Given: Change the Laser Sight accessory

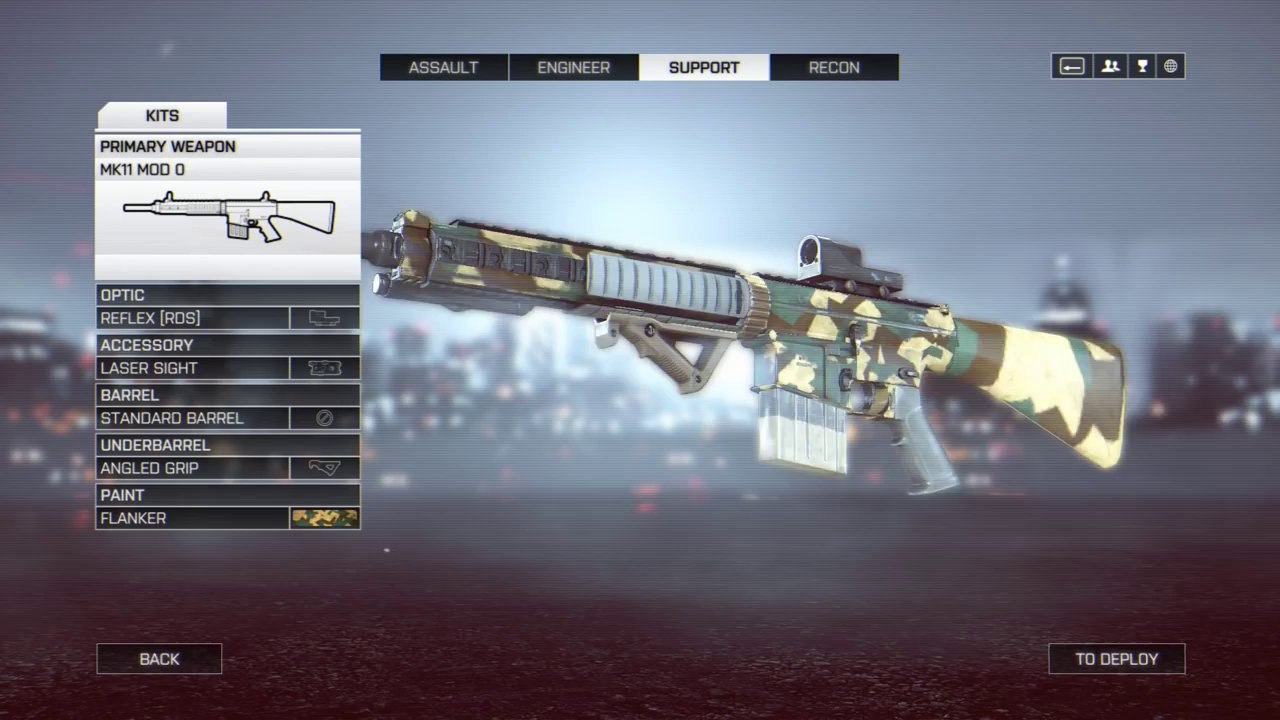Looking at the screenshot, I should pyautogui.click(x=228, y=368).
